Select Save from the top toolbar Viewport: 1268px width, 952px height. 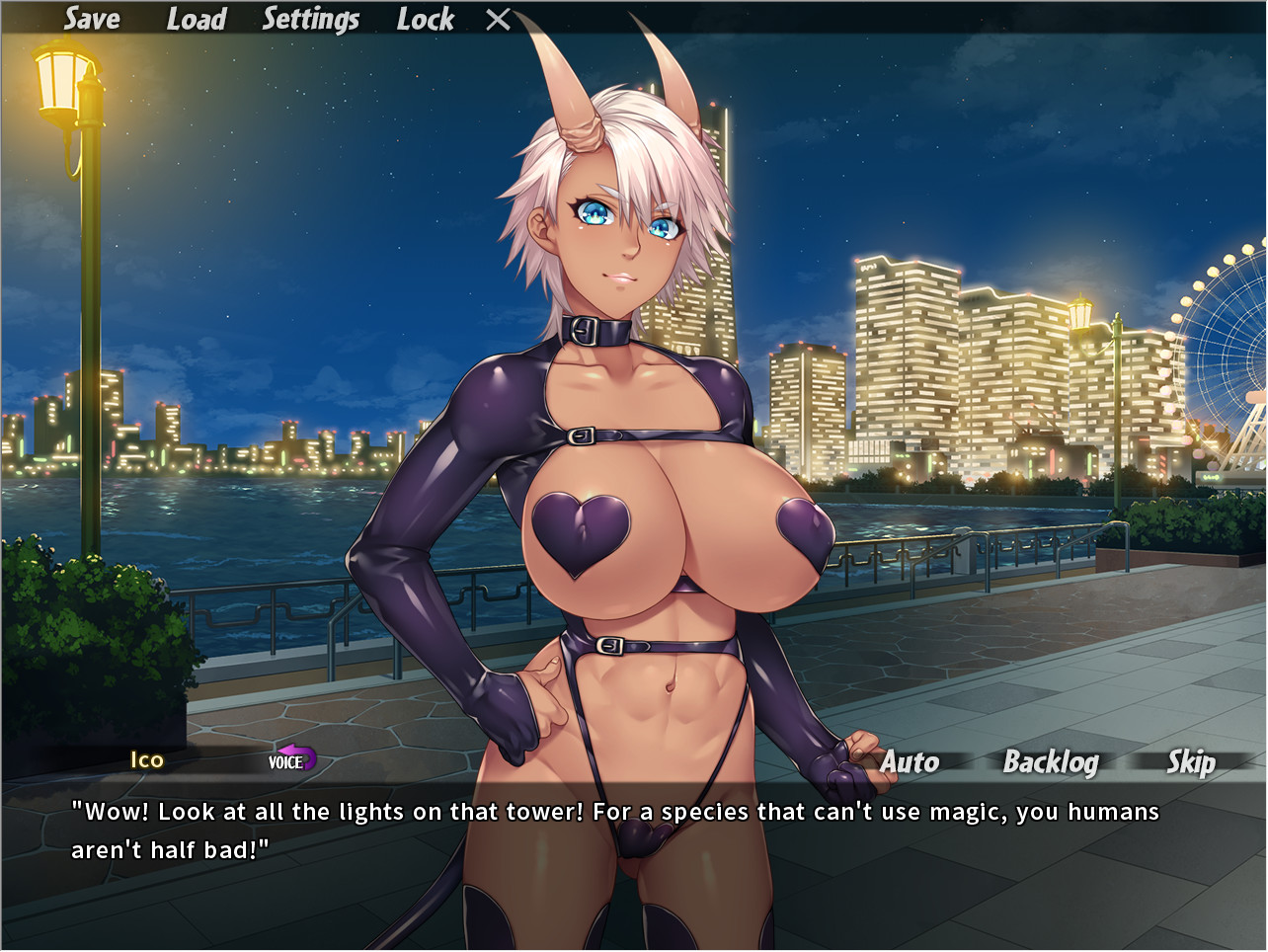(90, 18)
